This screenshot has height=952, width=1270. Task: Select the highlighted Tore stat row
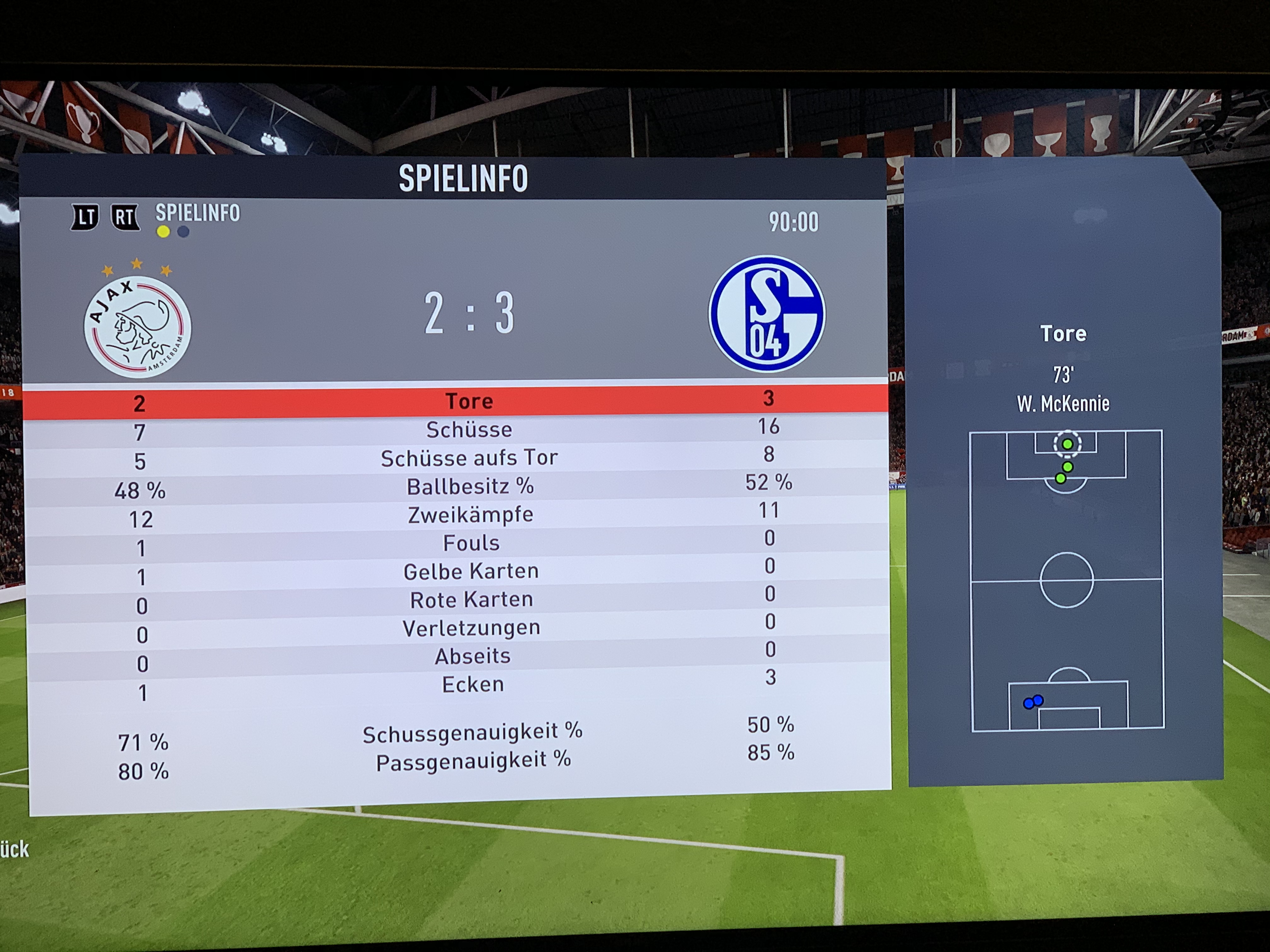tap(469, 400)
